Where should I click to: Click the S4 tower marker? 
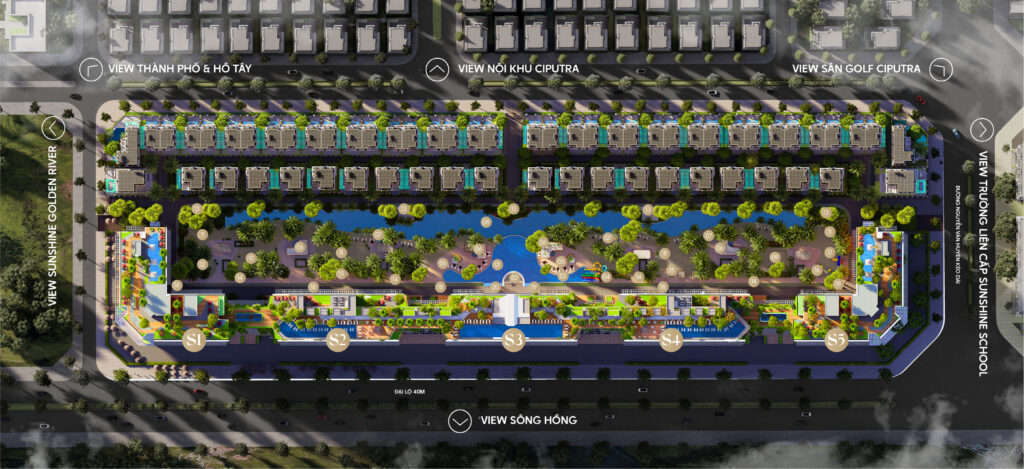click(x=671, y=340)
